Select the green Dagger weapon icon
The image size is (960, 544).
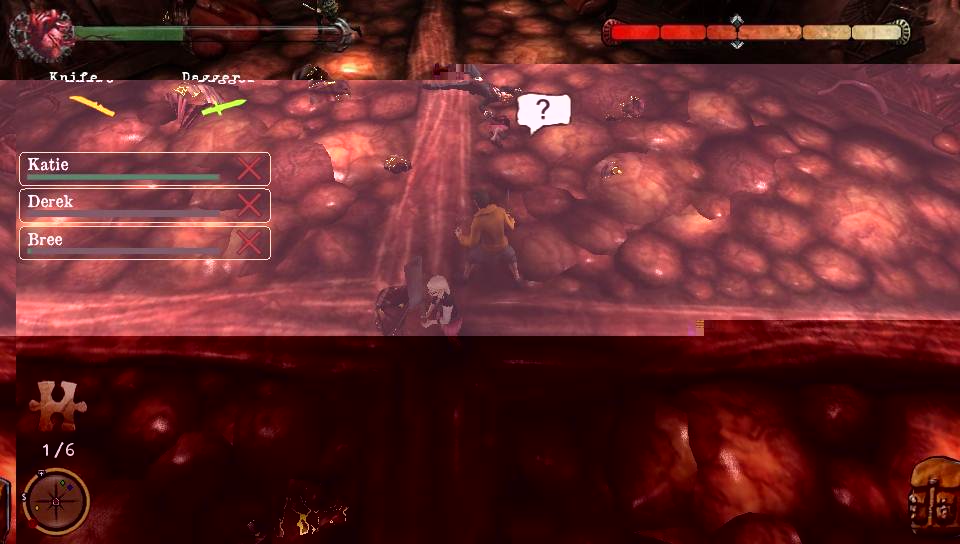tap(223, 105)
